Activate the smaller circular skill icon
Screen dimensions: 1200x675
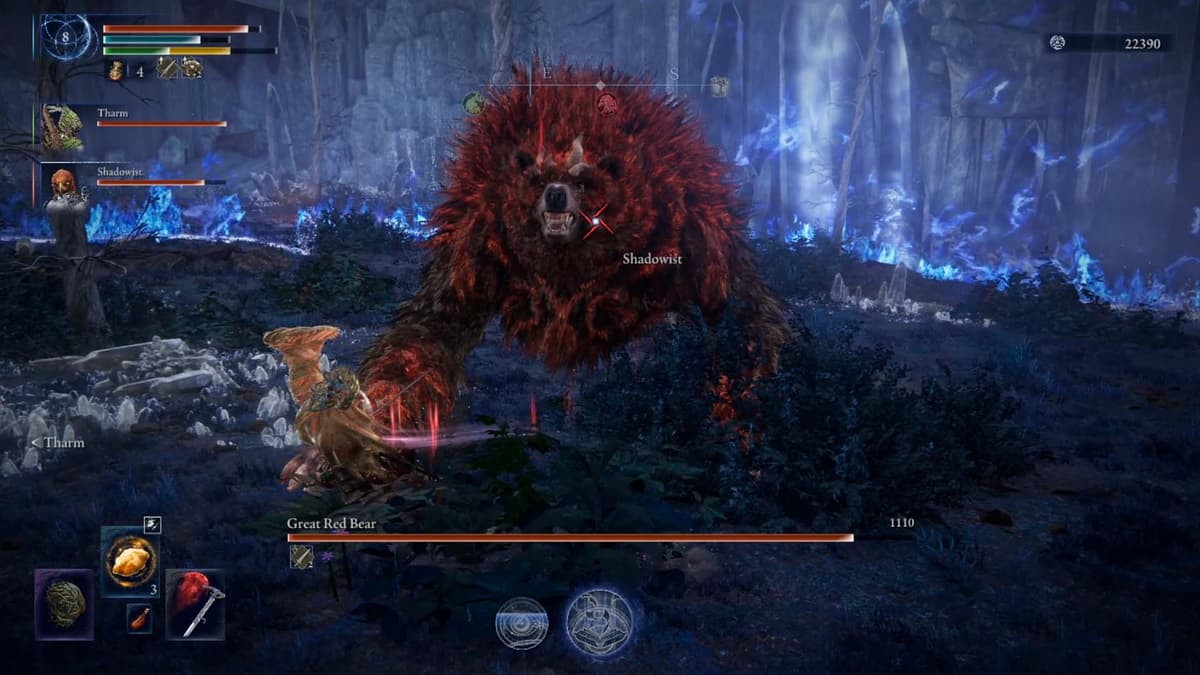coord(522,622)
